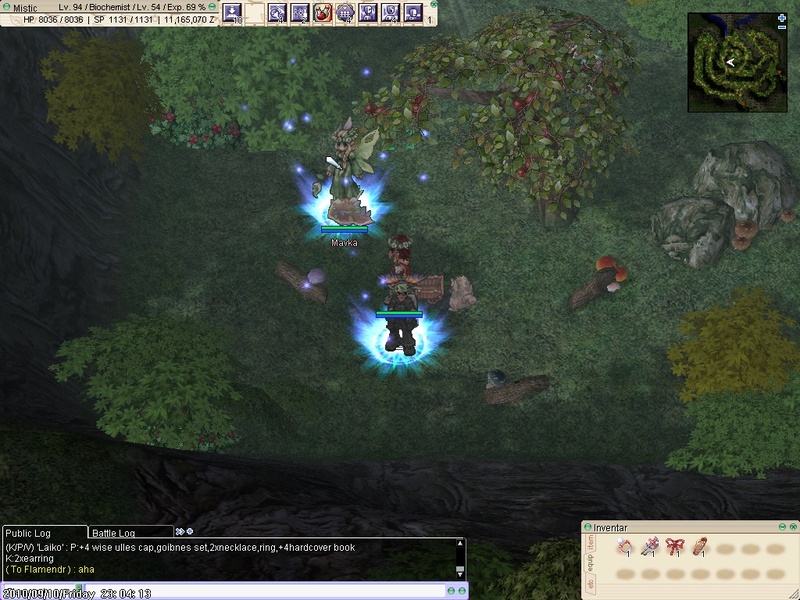Zoom out the minimap with minus button
Viewport: 800px width, 600px height.
(x=781, y=27)
